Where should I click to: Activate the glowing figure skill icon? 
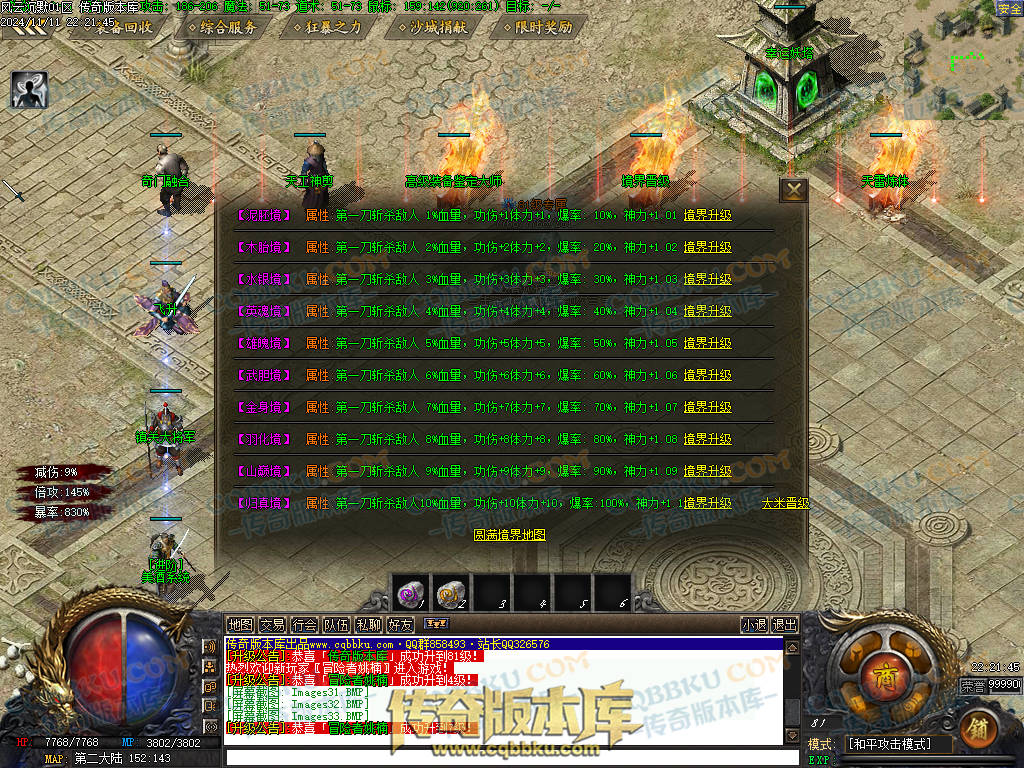click(29, 90)
